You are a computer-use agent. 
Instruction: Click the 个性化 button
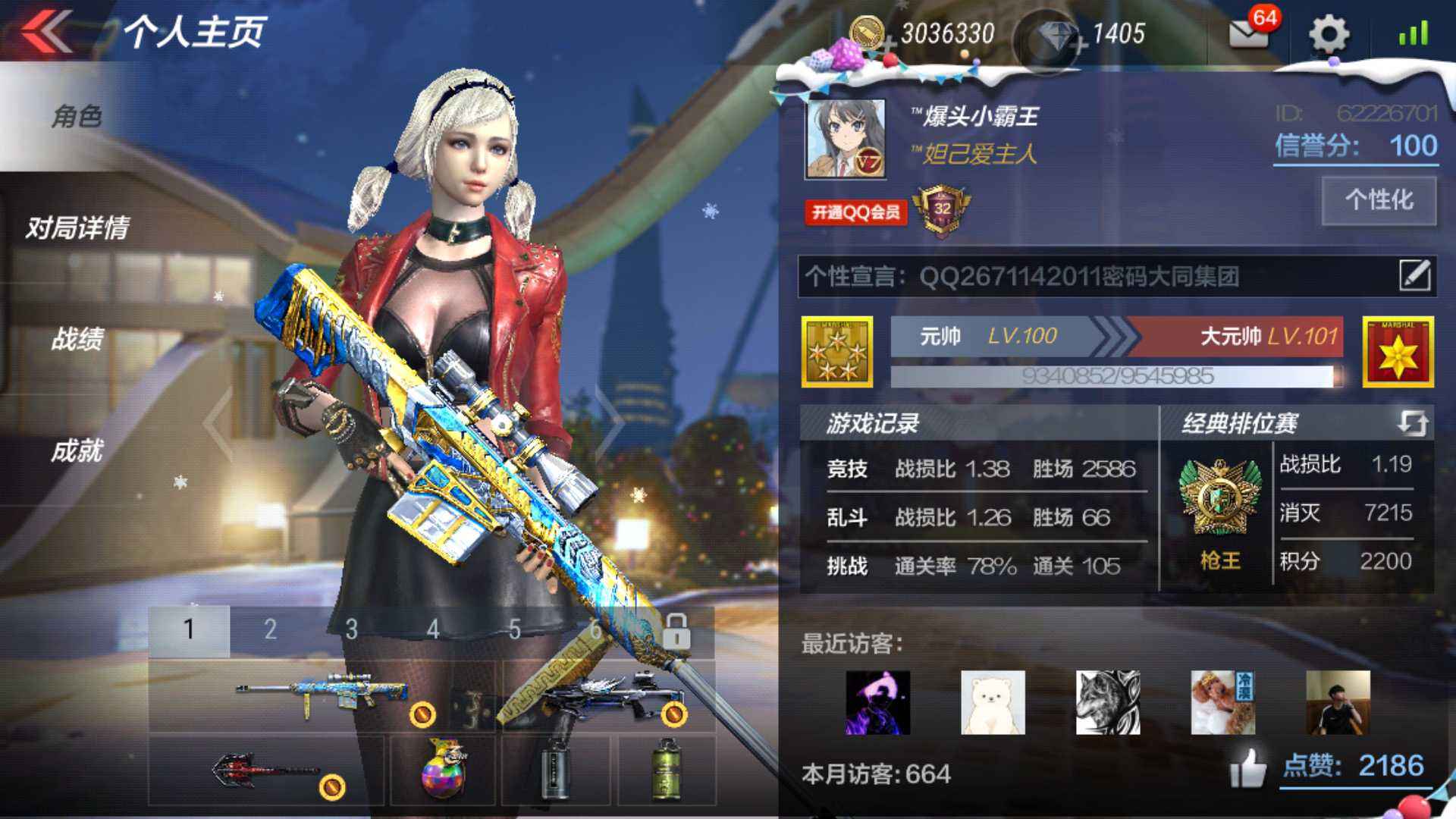[x=1379, y=200]
